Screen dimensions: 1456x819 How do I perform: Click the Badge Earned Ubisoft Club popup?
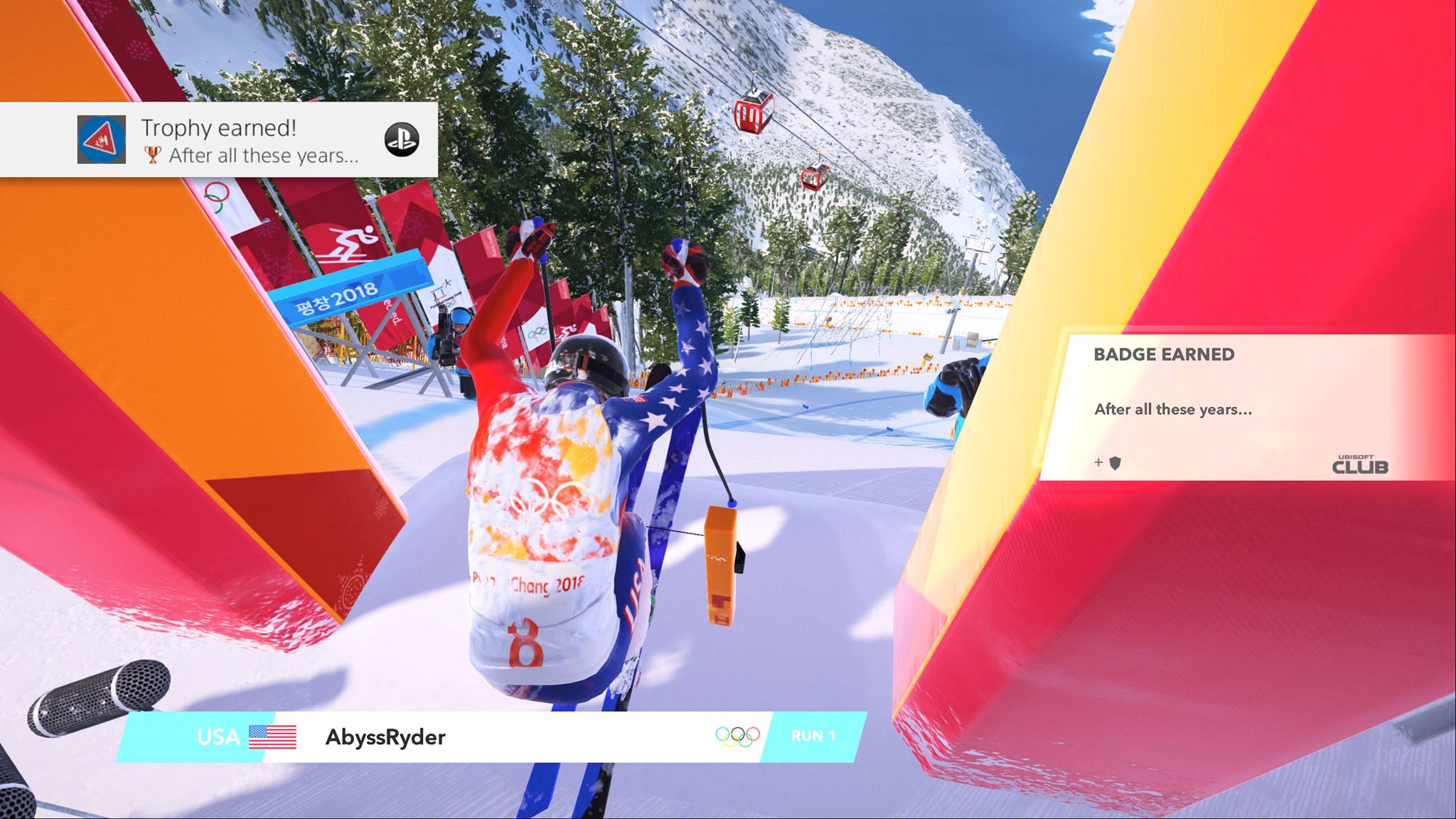pos(1241,408)
